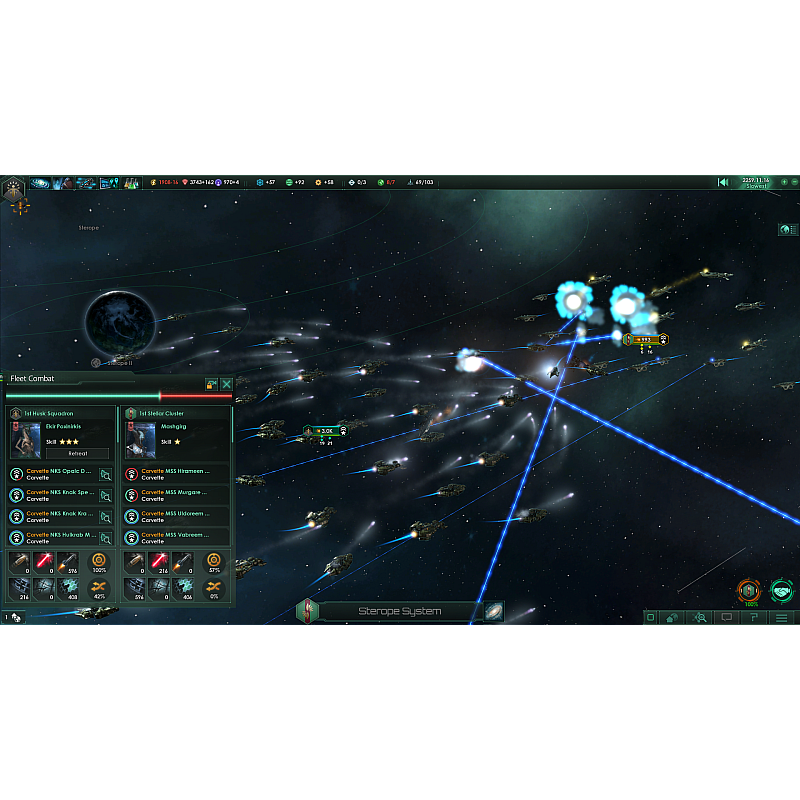
Task: Locate the Corvette NKS Opalc ship
Action: (105, 475)
